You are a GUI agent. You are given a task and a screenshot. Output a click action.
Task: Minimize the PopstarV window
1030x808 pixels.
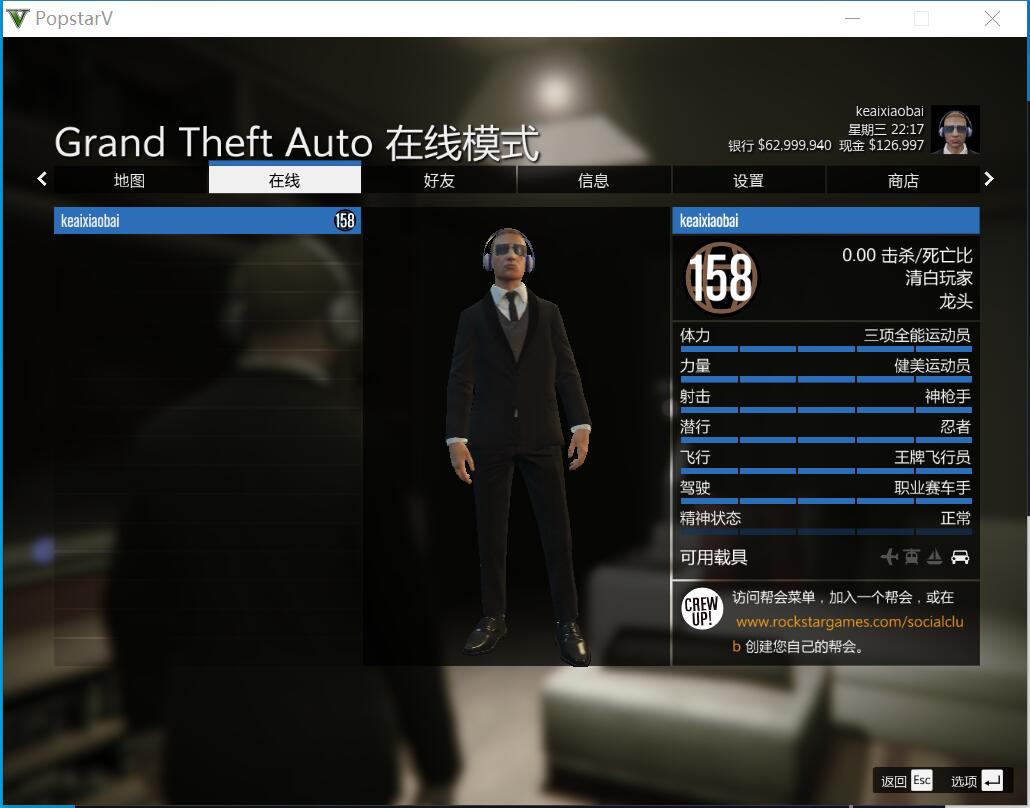point(852,19)
